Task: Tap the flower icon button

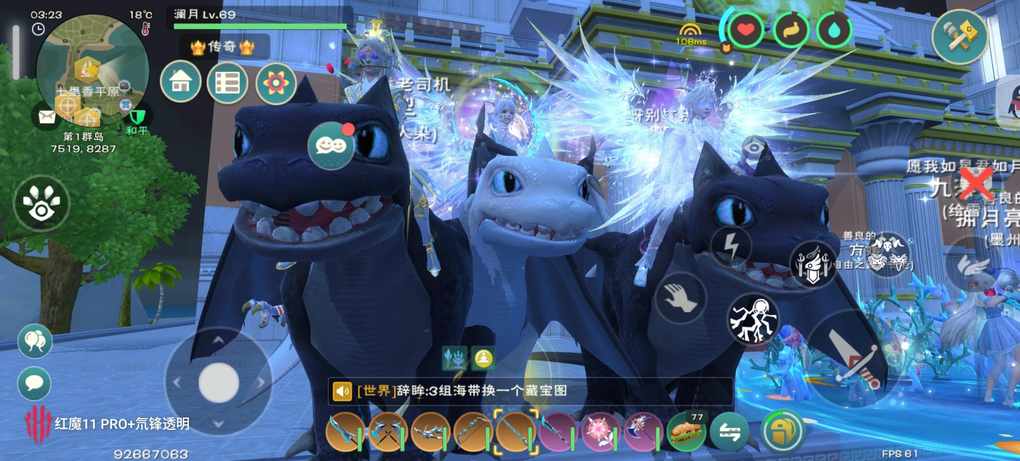Action: [275, 83]
